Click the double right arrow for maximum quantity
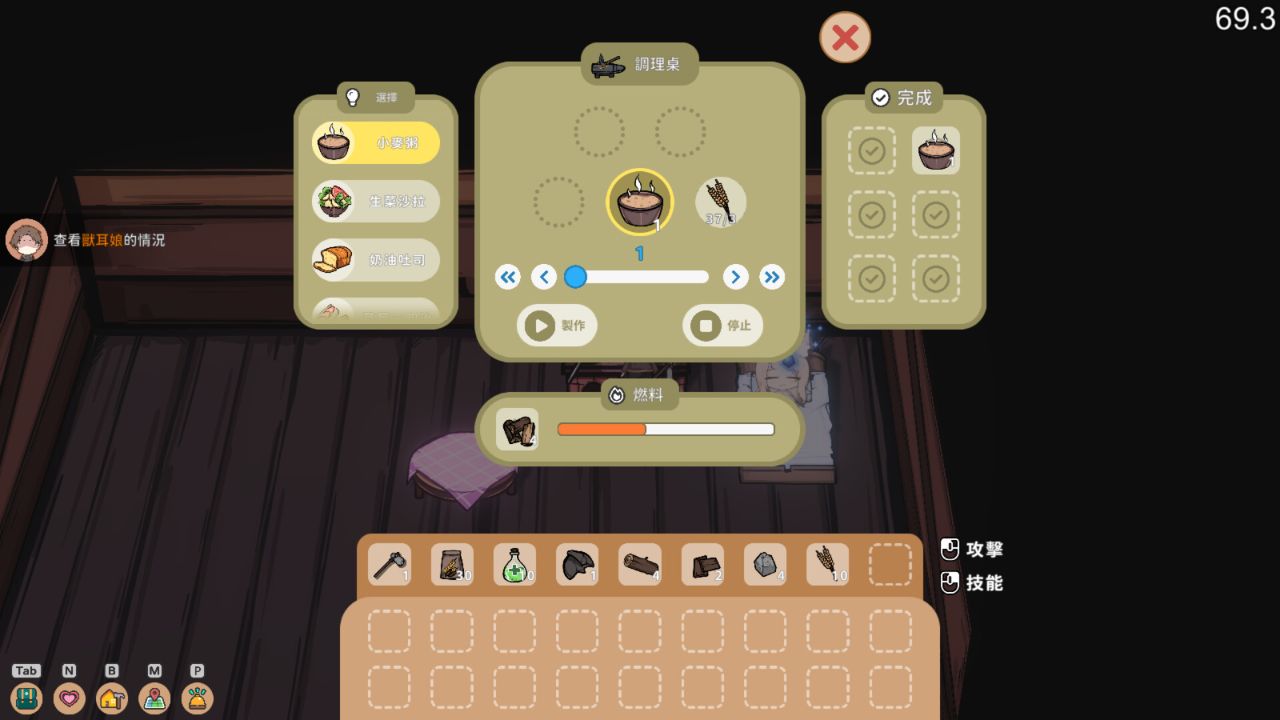The height and width of the screenshot is (720, 1280). 772,277
